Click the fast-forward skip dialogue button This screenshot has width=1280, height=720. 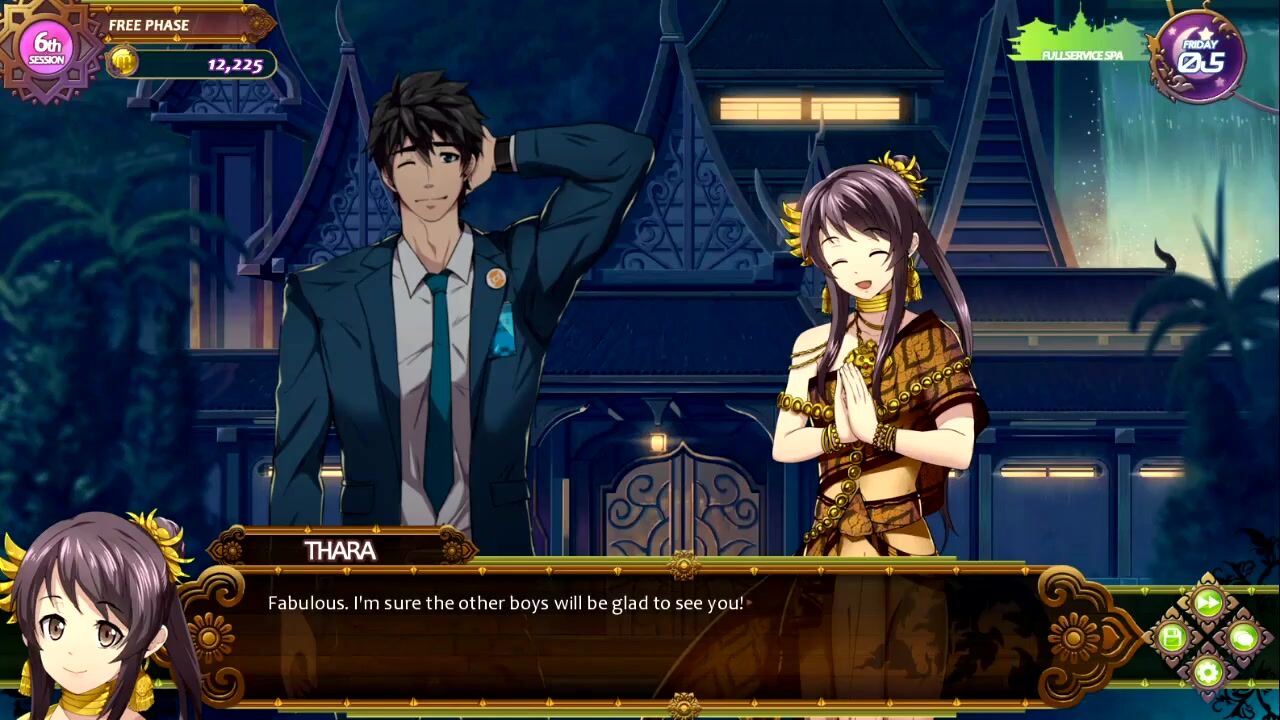click(1208, 603)
